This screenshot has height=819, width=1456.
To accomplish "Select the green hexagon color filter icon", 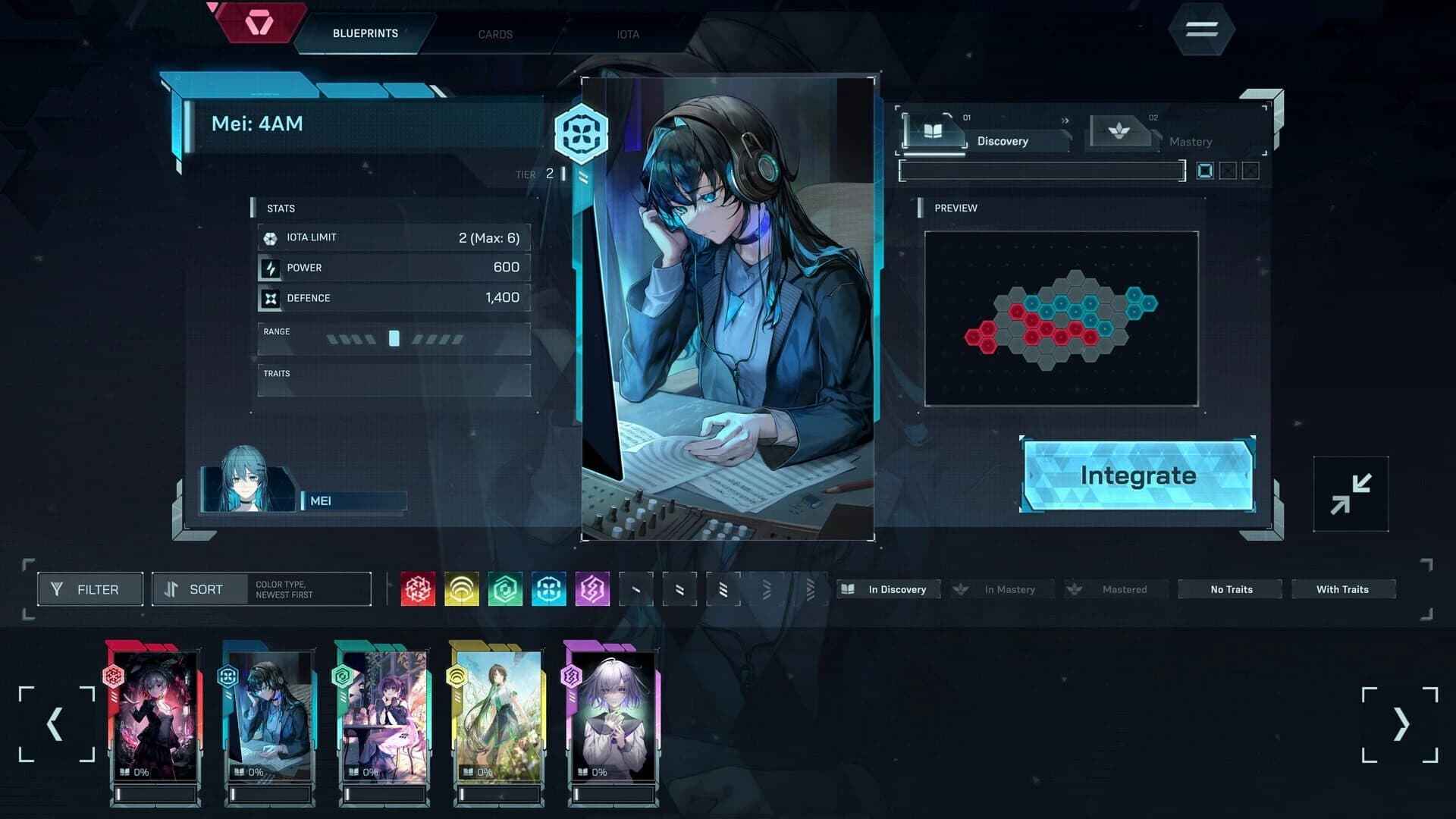I will (x=505, y=588).
